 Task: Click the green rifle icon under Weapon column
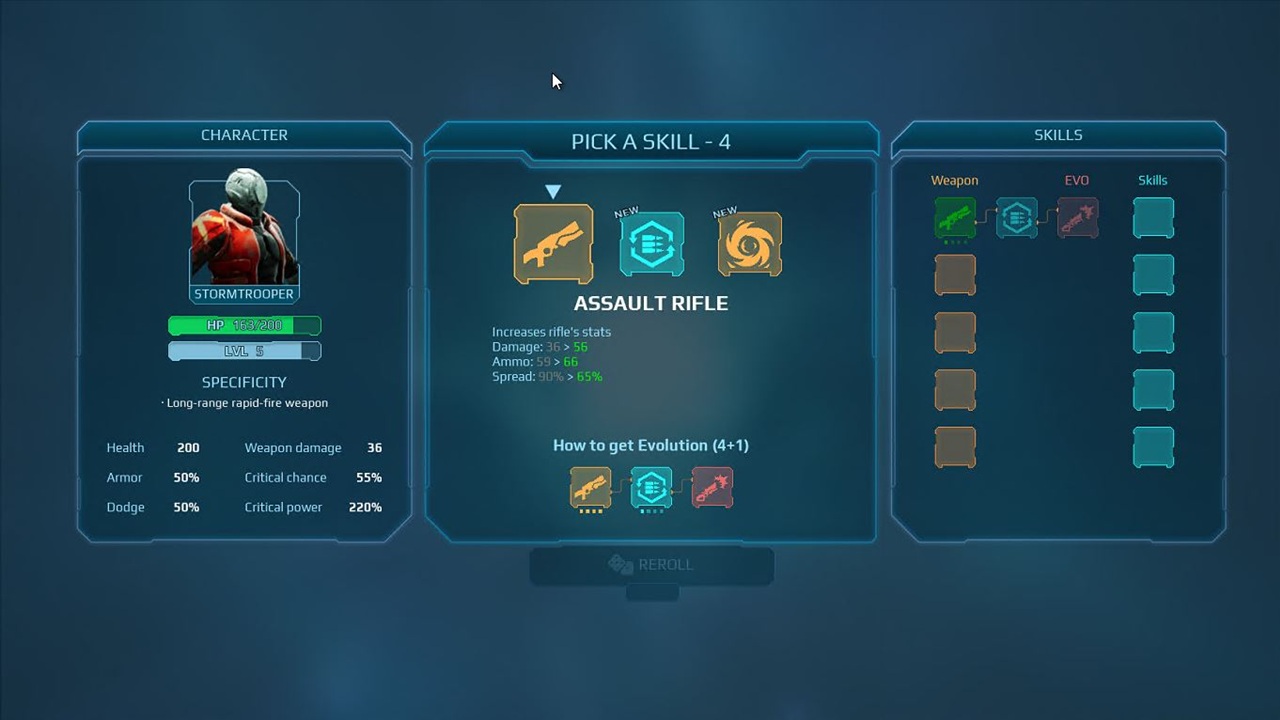coord(954,217)
